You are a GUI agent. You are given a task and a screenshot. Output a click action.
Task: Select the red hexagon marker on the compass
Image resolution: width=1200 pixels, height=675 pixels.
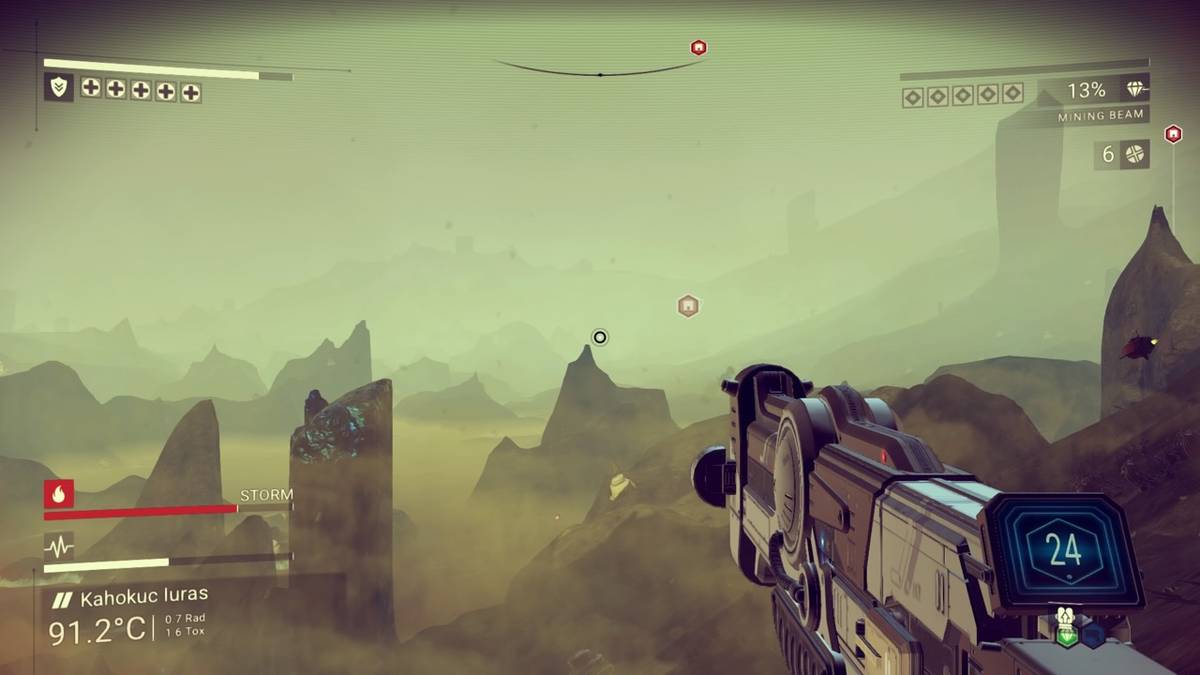pos(698,48)
